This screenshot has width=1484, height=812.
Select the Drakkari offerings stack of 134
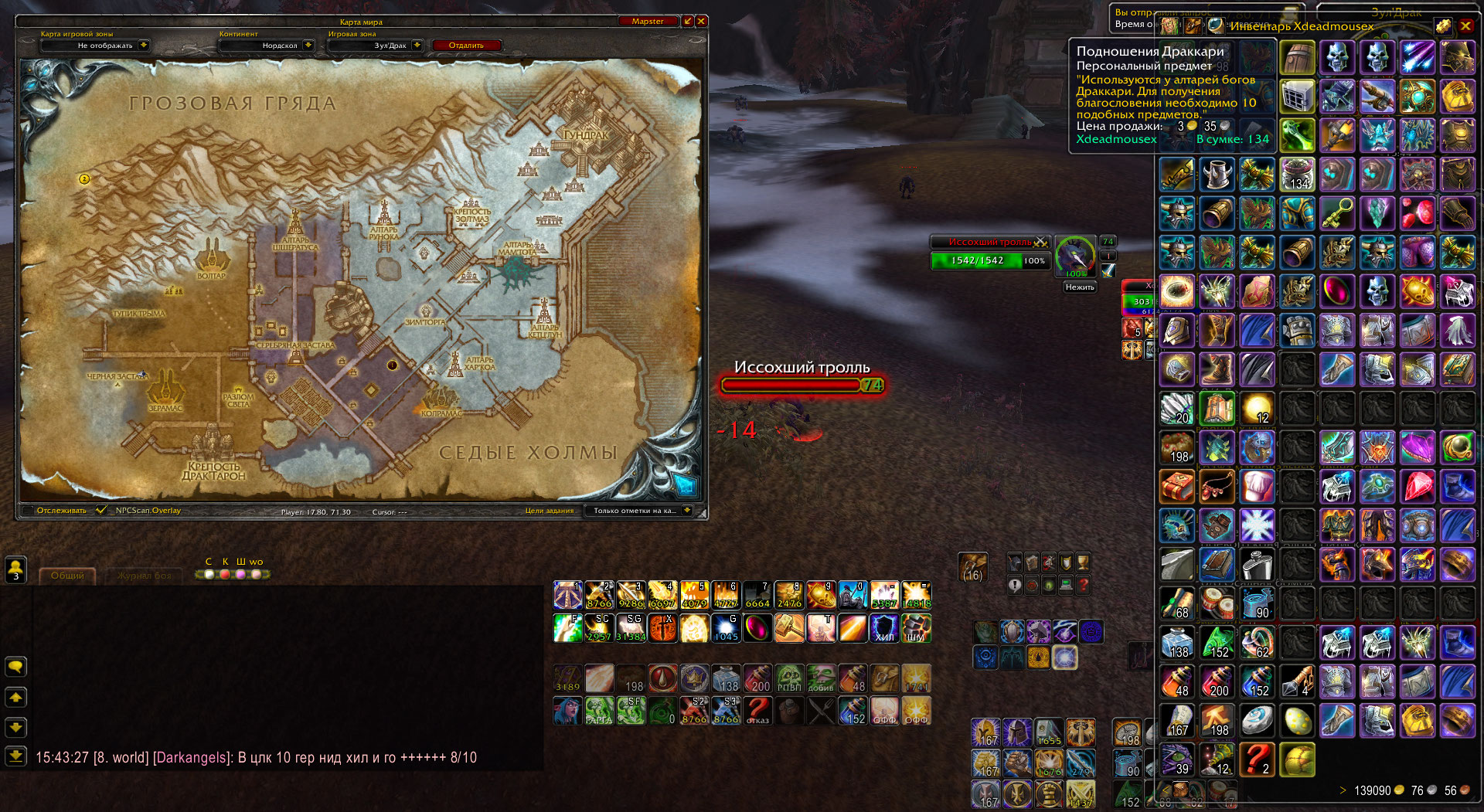1297,175
